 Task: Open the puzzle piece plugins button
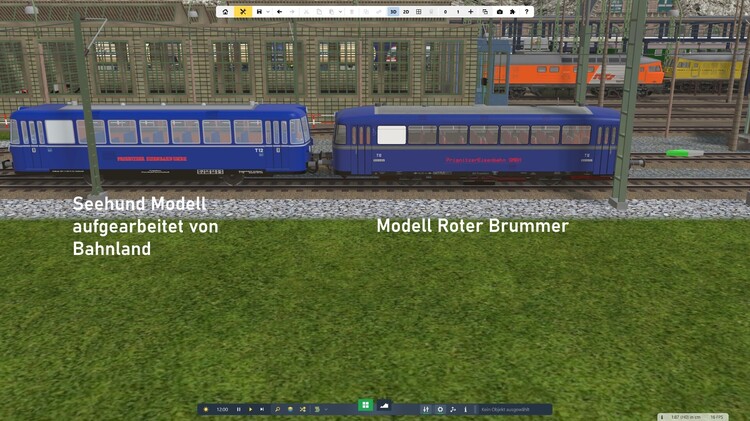point(512,12)
